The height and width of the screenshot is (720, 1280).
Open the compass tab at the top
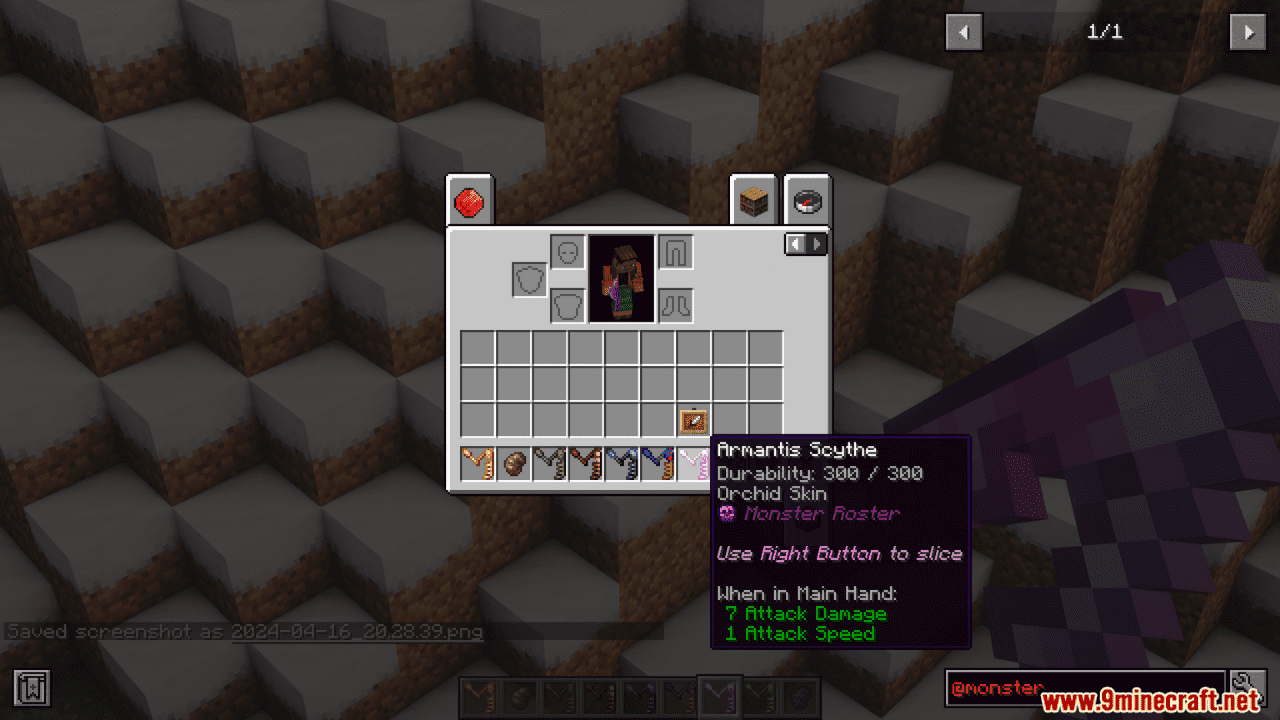(x=806, y=199)
